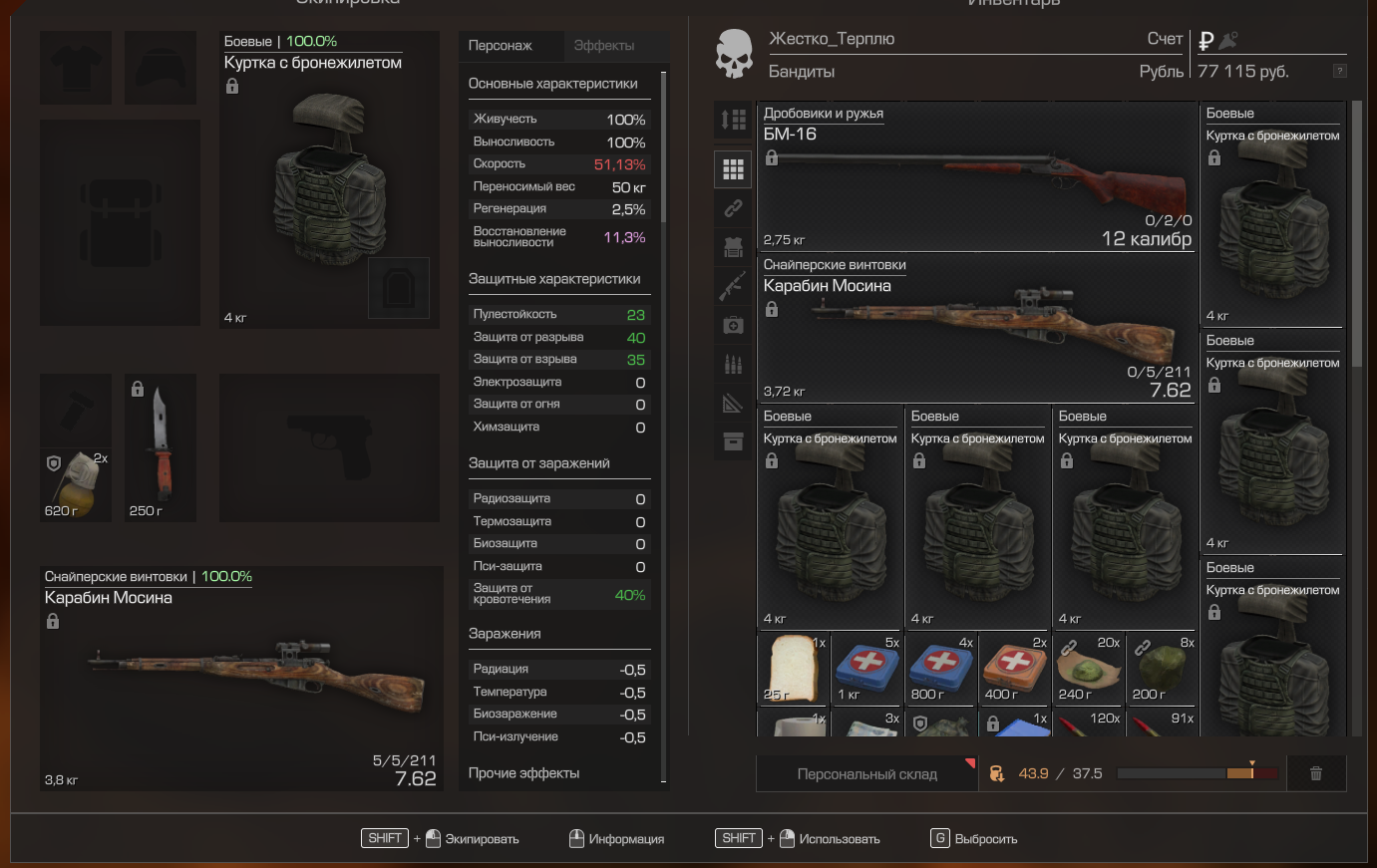Toggle the inventory sort button
Viewport: 1377px width, 868px height.
[733, 121]
